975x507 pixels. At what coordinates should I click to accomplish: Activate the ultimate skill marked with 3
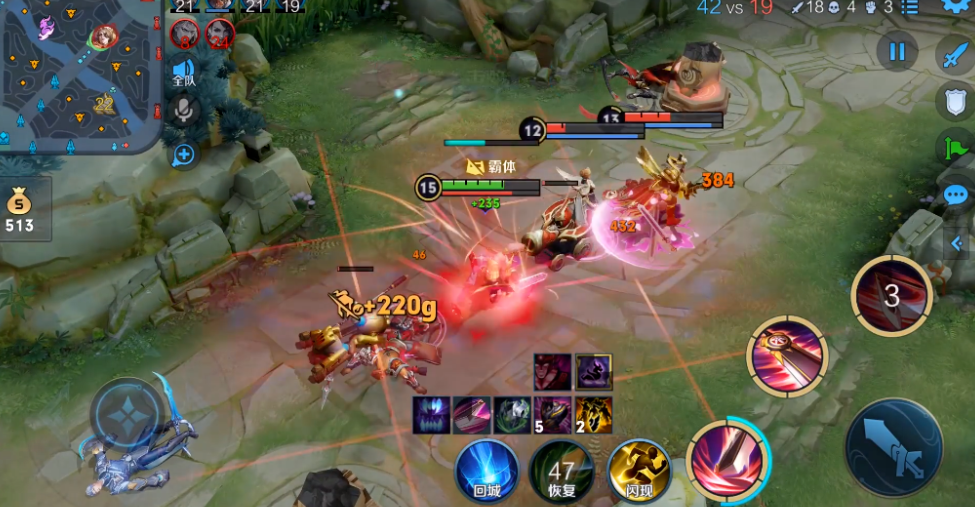point(891,295)
